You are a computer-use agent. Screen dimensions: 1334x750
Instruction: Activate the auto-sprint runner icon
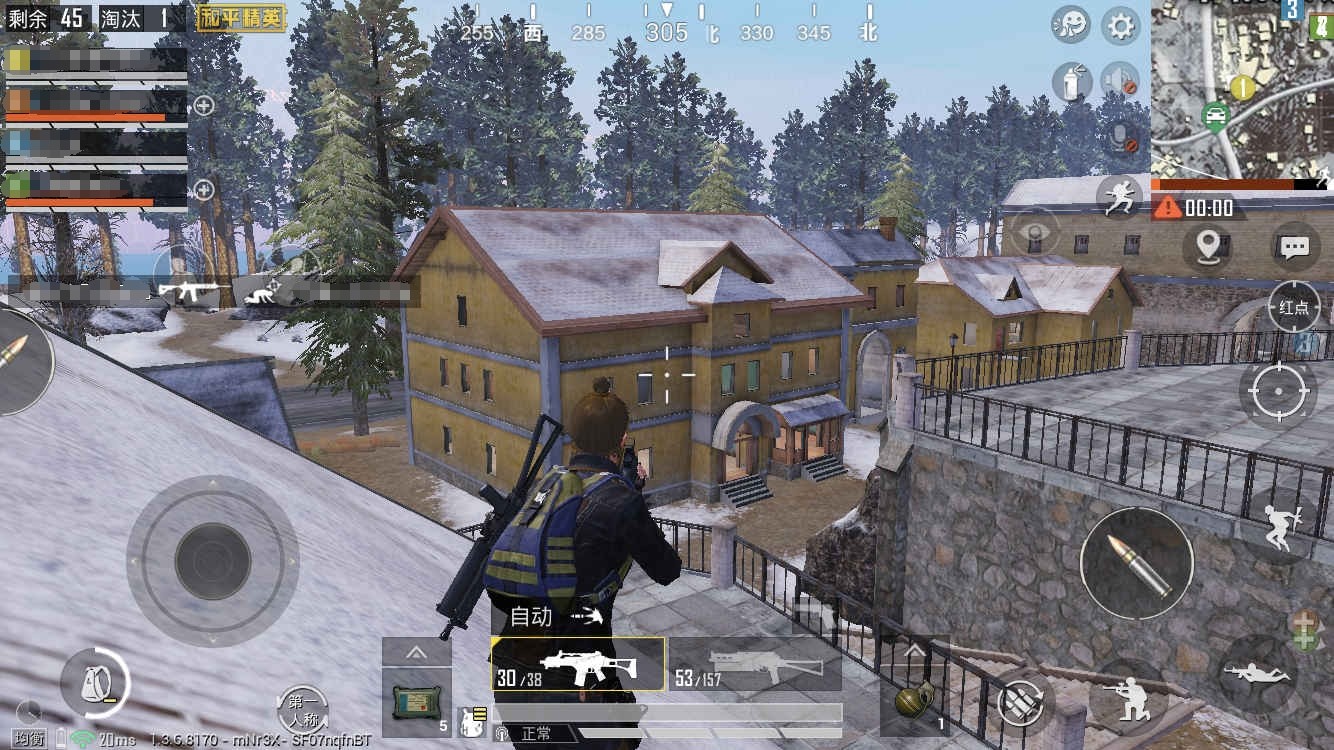[x=1120, y=198]
